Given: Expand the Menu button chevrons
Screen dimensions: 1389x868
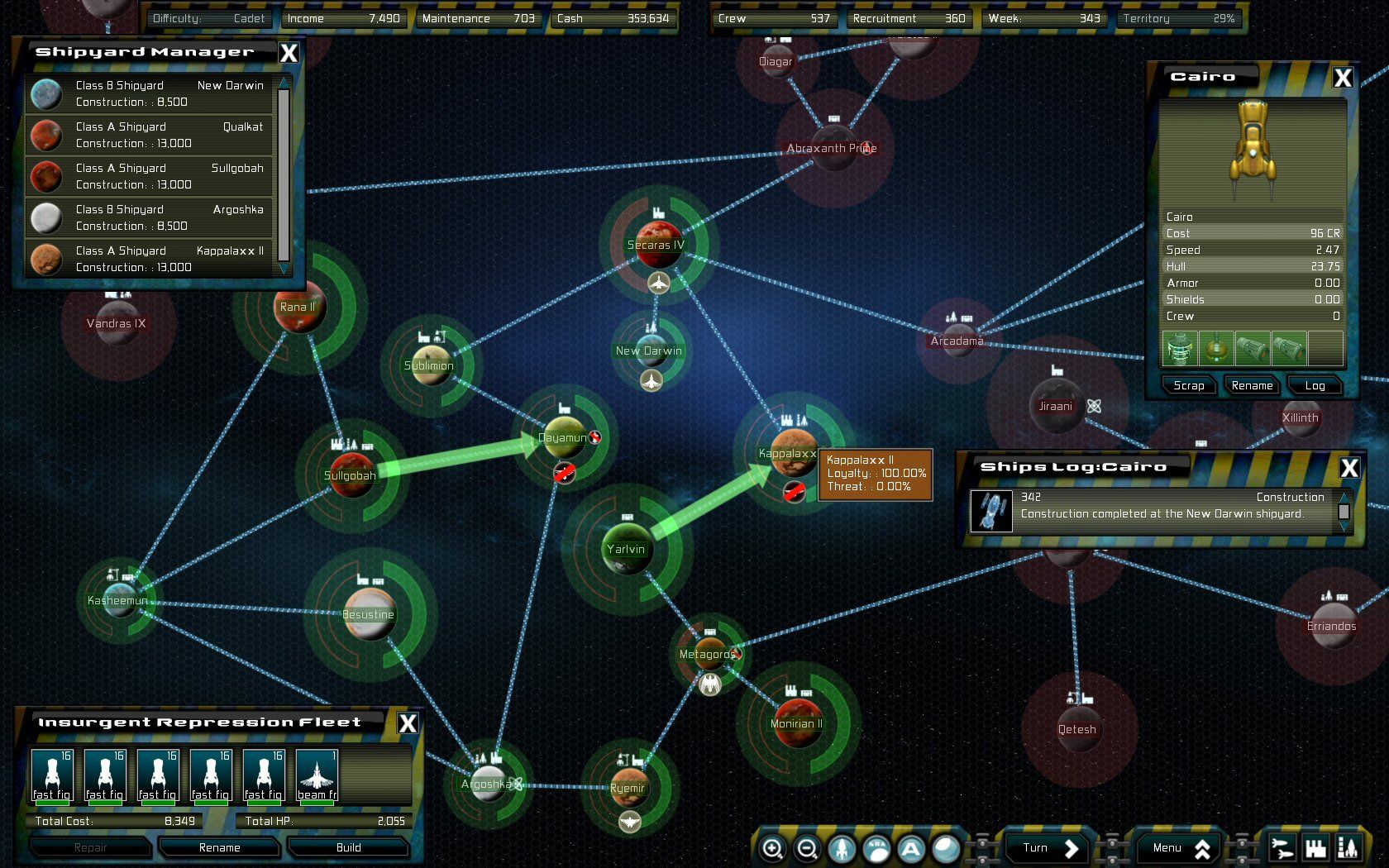Looking at the screenshot, I should coord(1205,847).
